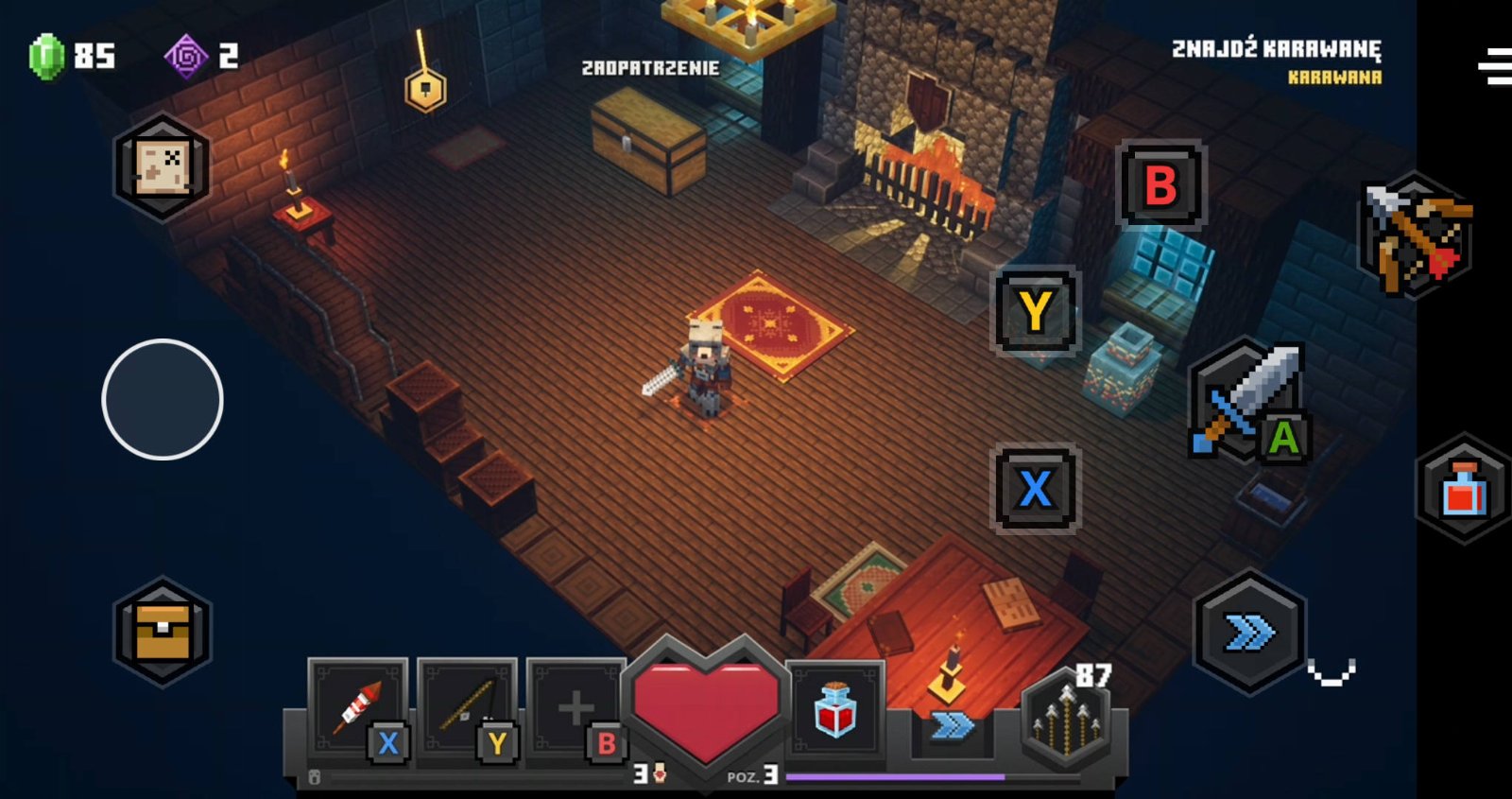Fire the bow ranged attack

pos(1417,234)
